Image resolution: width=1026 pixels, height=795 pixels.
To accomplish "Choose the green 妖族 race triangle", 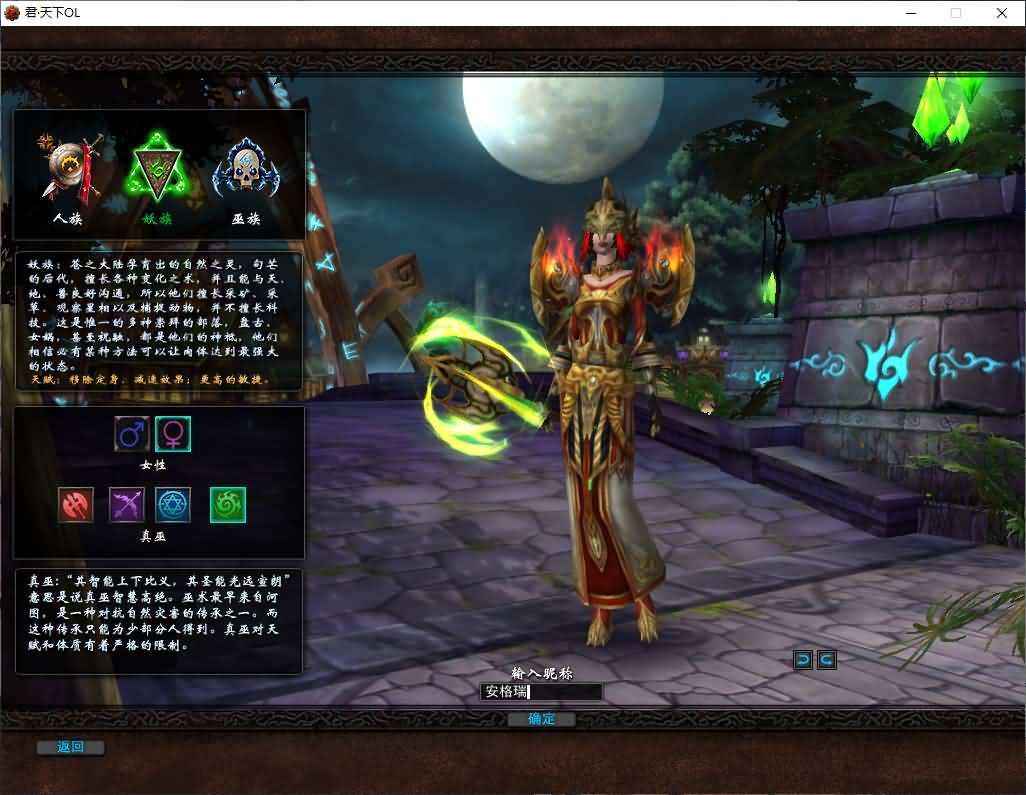I will tap(158, 170).
